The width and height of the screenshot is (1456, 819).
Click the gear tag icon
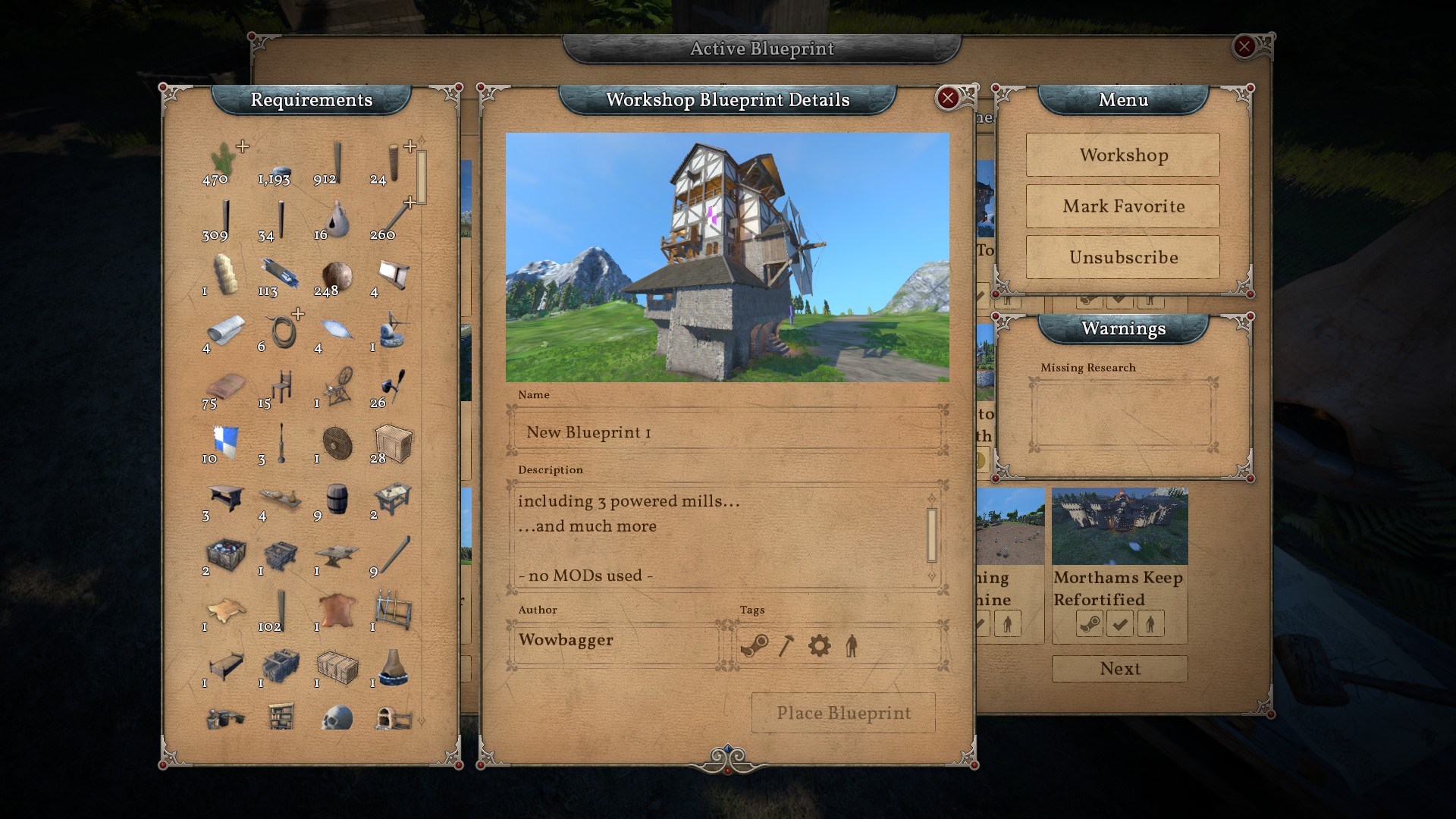(819, 646)
